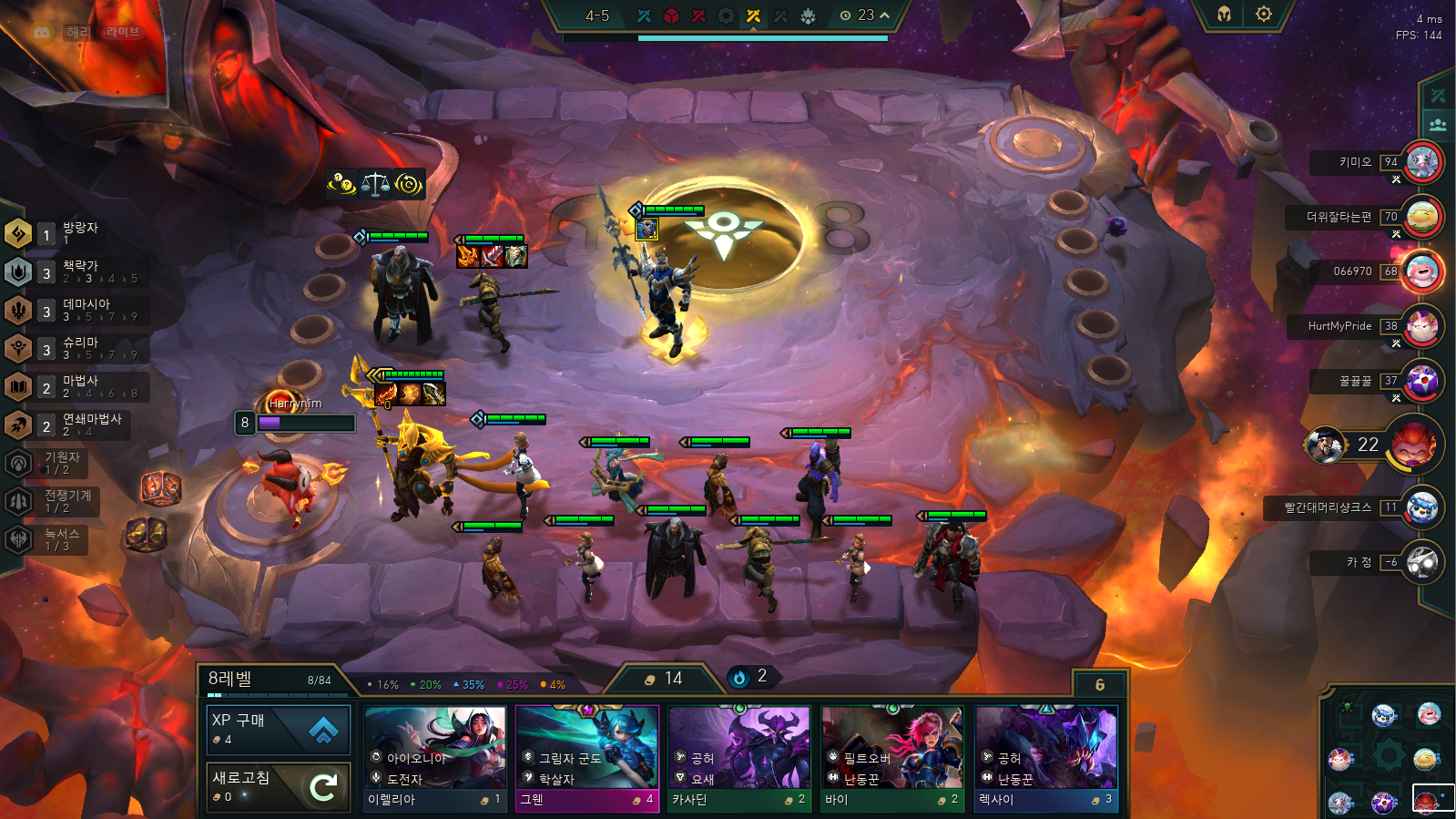
Task: Scout player 빨간대머리샹크스's board
Action: (x=1421, y=507)
